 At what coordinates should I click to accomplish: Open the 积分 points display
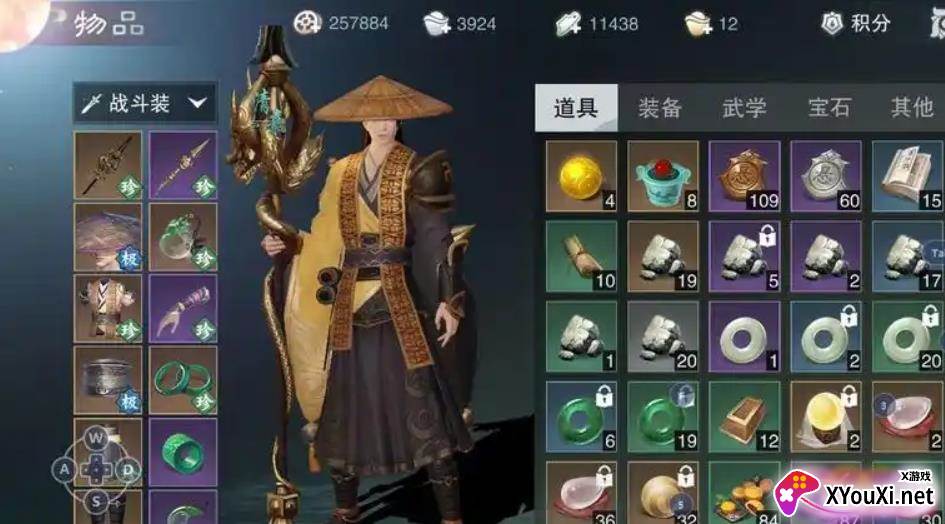856,23
